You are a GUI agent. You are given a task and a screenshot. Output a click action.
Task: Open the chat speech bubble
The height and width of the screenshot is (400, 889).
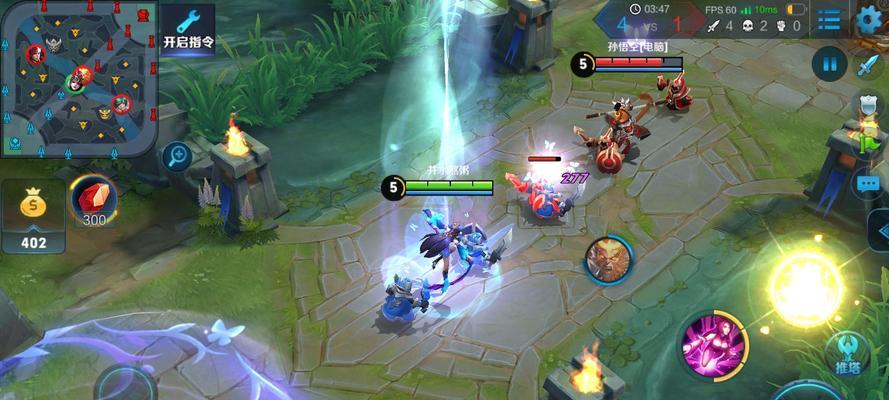click(x=867, y=184)
